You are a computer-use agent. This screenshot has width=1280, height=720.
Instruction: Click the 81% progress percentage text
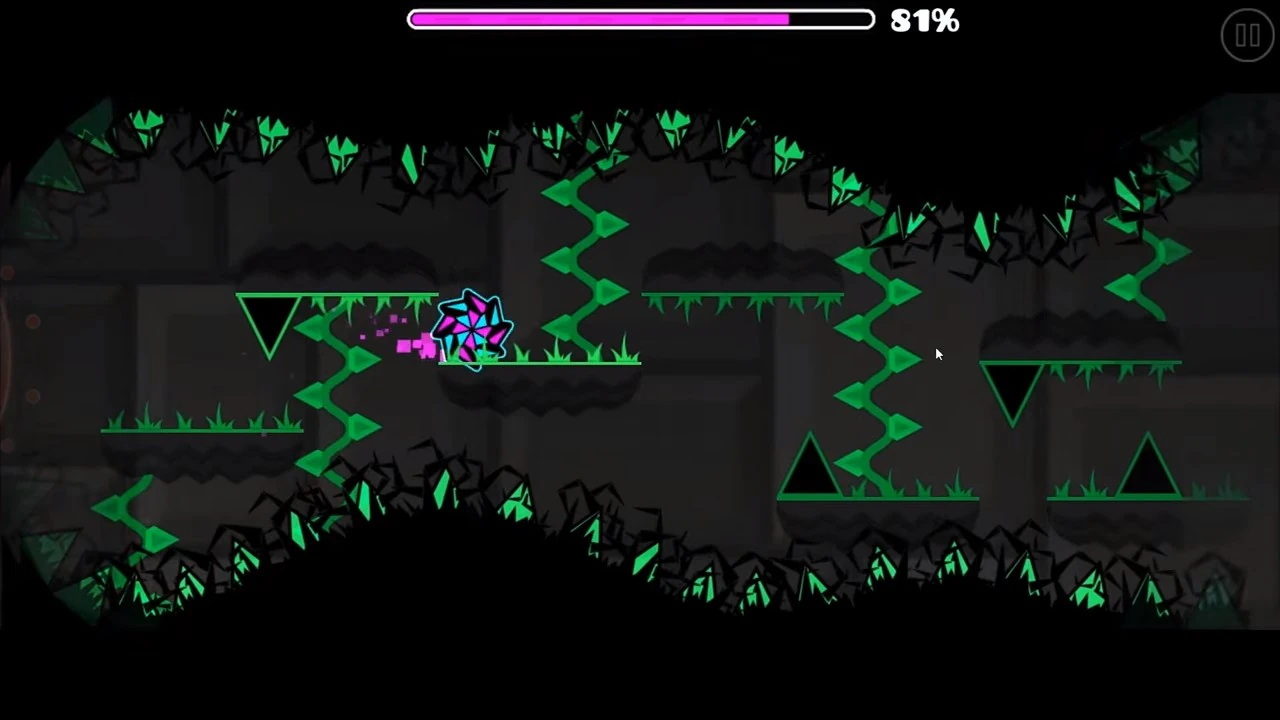click(923, 21)
